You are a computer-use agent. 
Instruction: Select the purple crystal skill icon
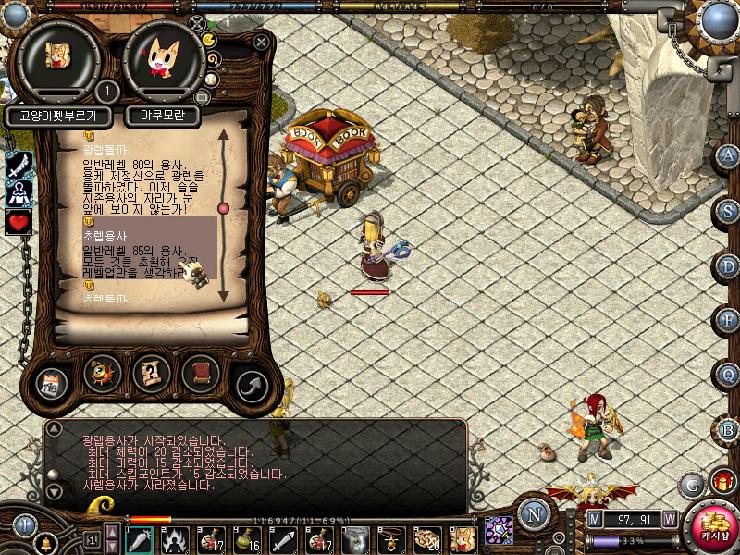[497, 530]
